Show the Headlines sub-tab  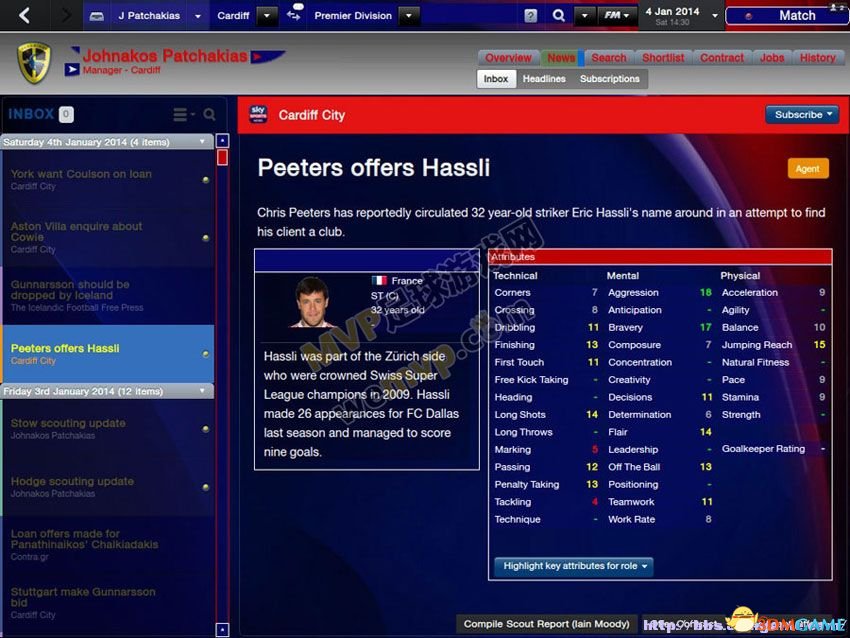[544, 79]
